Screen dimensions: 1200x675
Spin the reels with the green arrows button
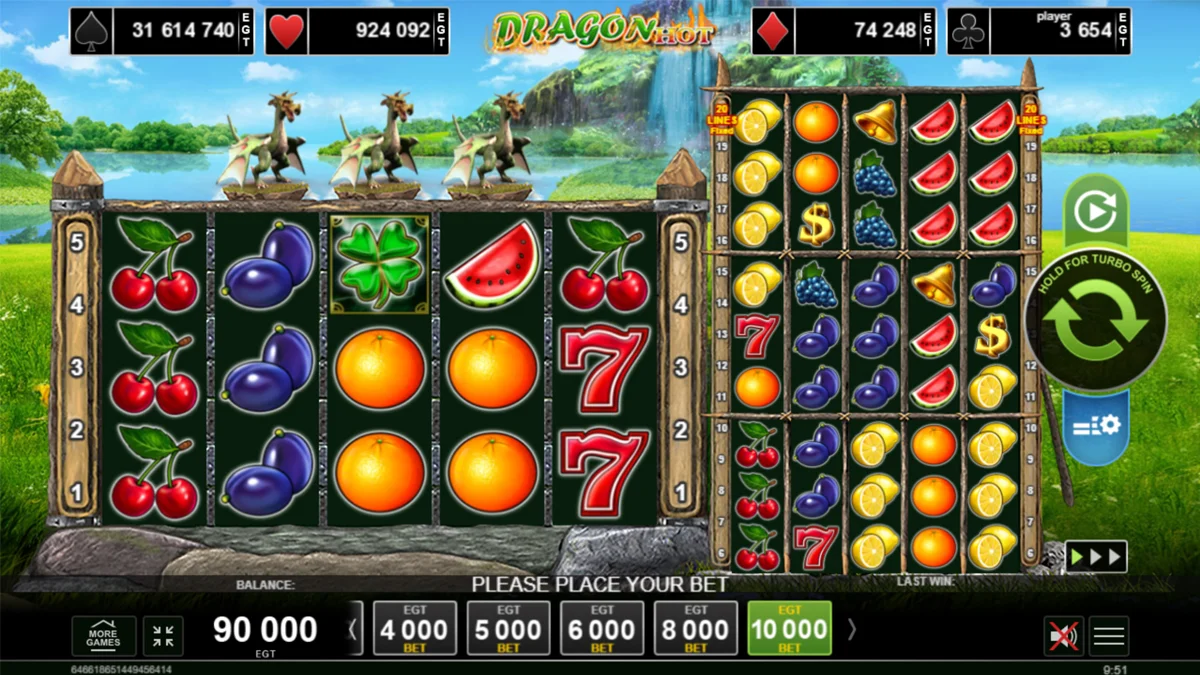click(x=1095, y=321)
